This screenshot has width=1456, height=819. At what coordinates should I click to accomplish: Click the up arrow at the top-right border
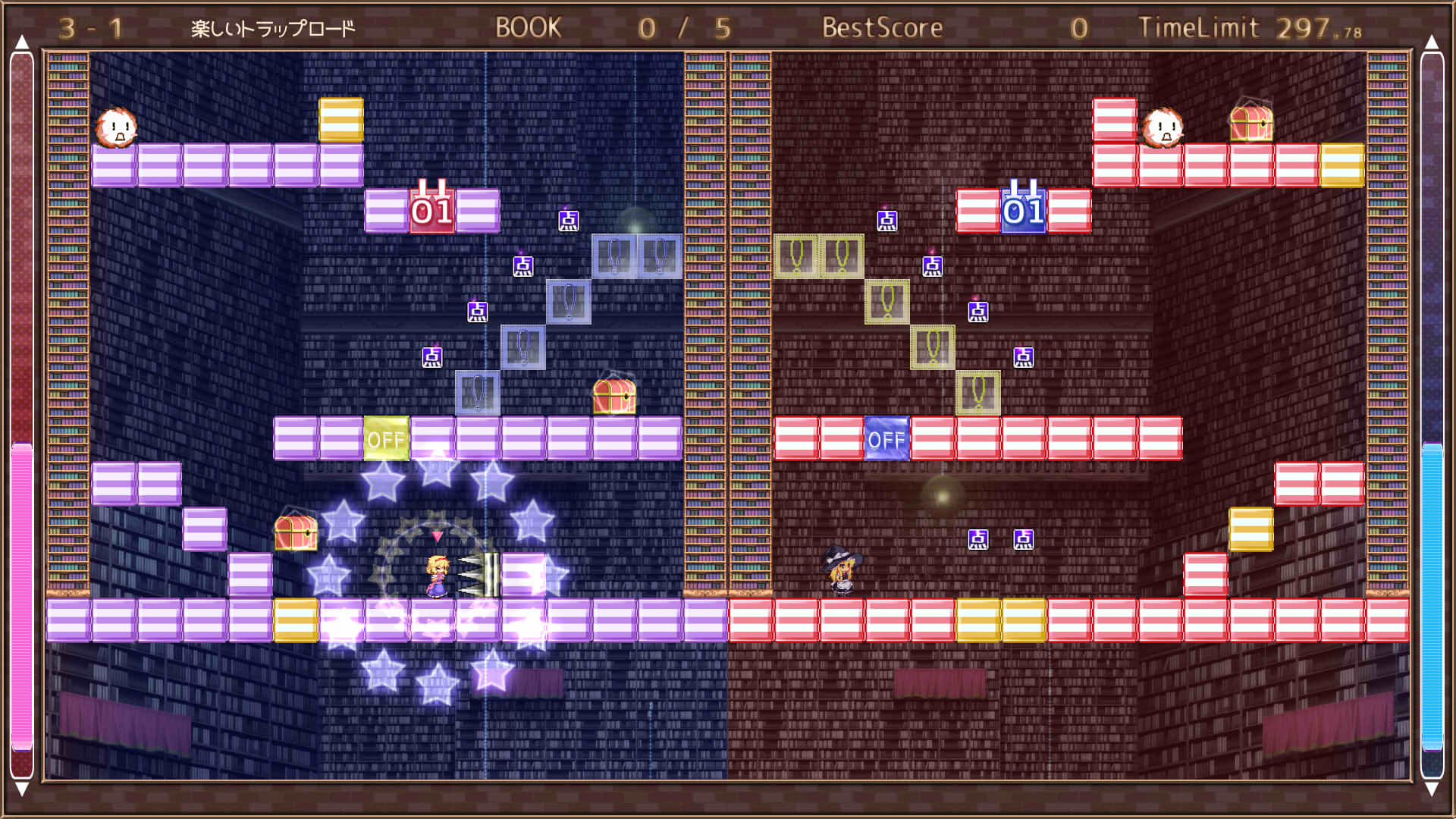tap(1433, 42)
